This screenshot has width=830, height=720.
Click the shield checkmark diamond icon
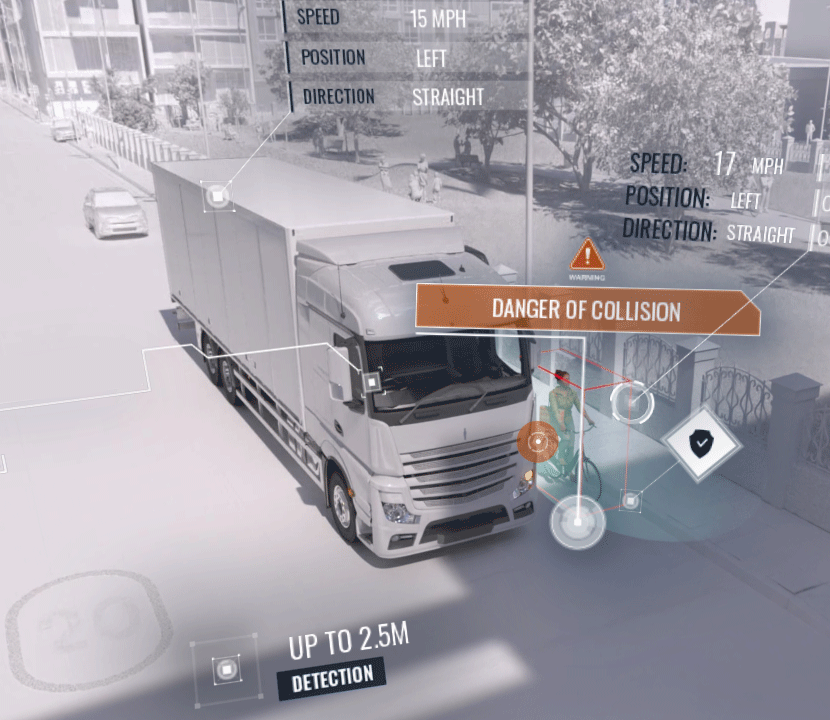click(701, 440)
